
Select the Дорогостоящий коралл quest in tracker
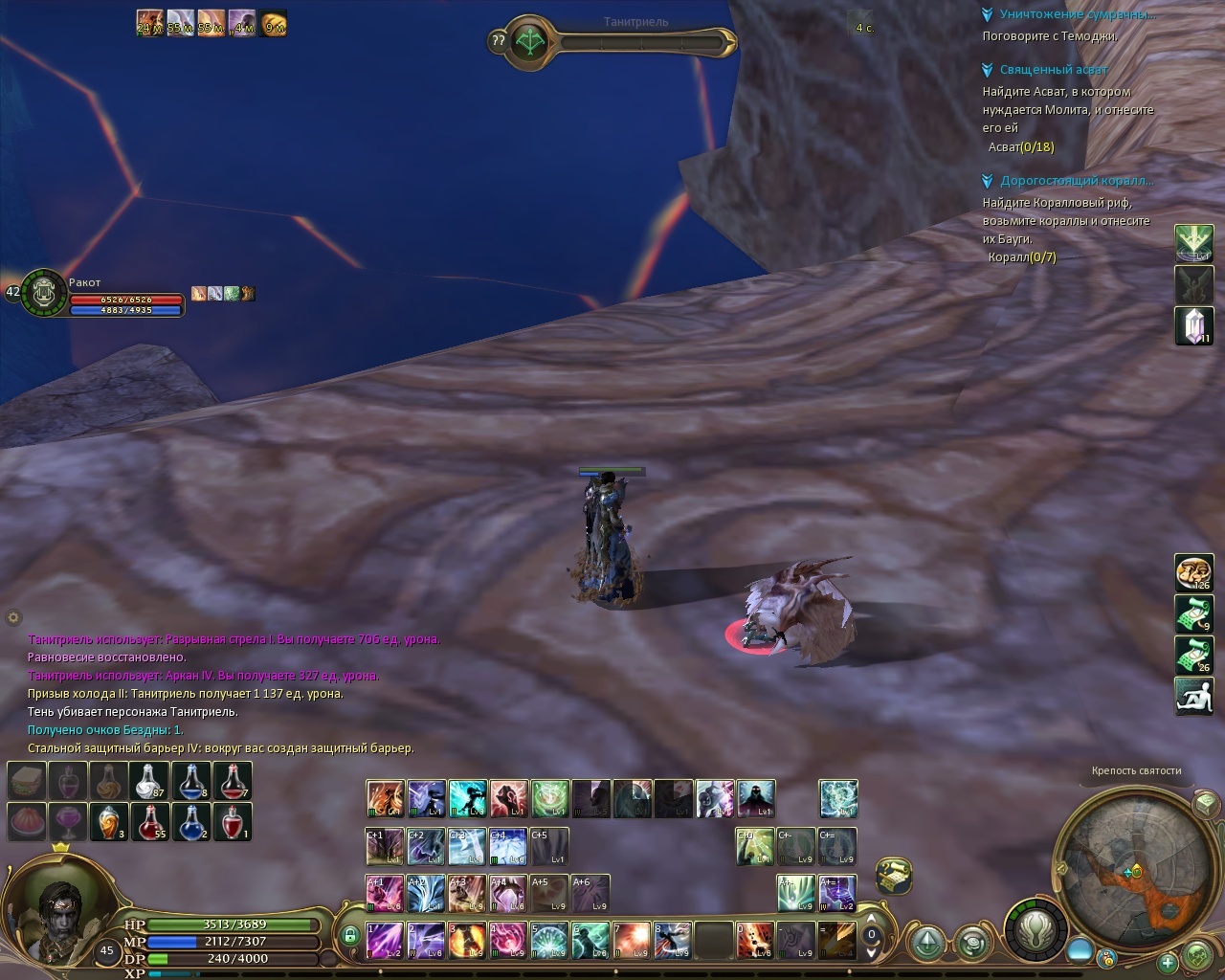[1076, 181]
